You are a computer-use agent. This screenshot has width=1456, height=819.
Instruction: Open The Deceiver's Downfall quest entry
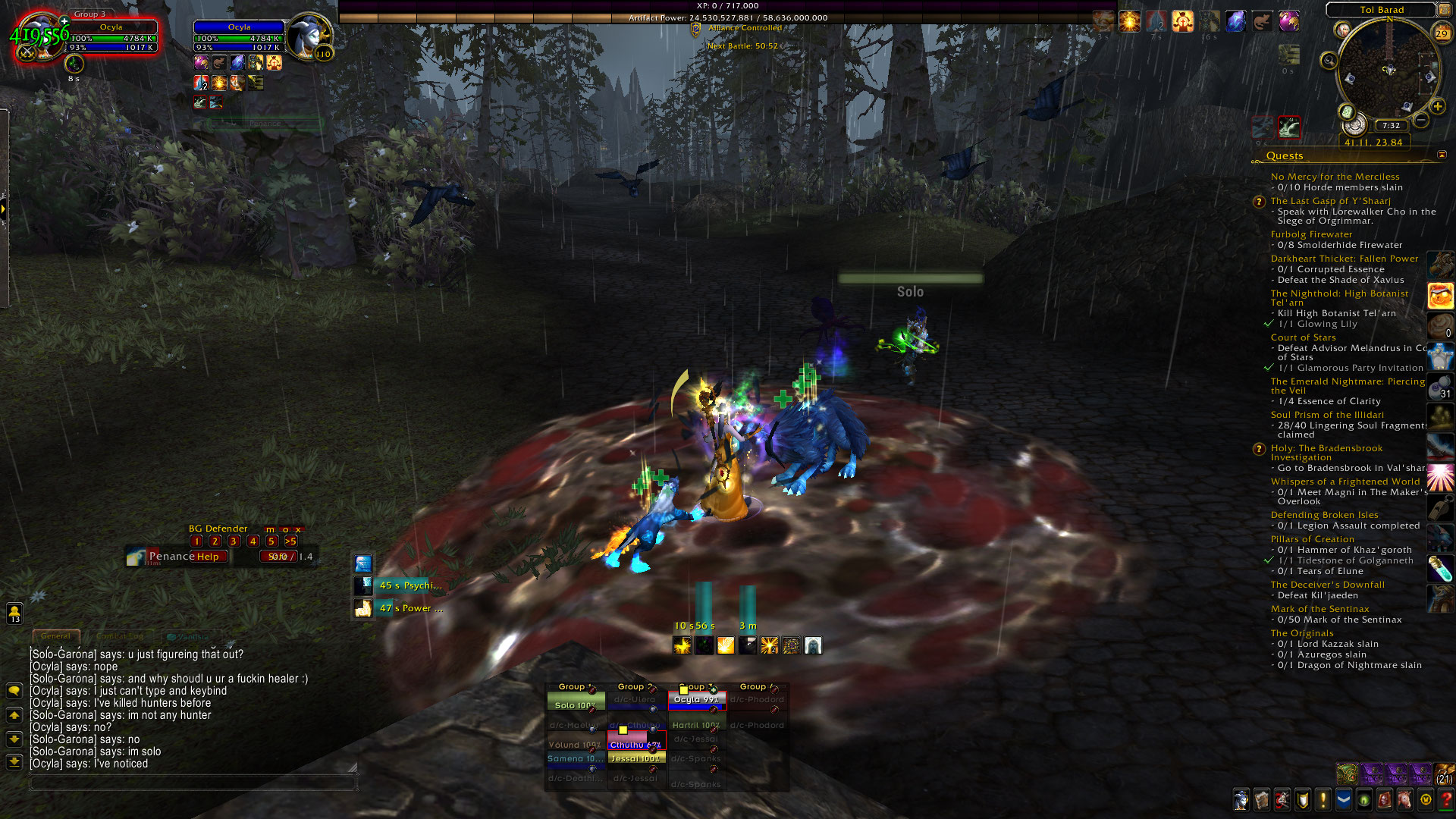tap(1327, 585)
